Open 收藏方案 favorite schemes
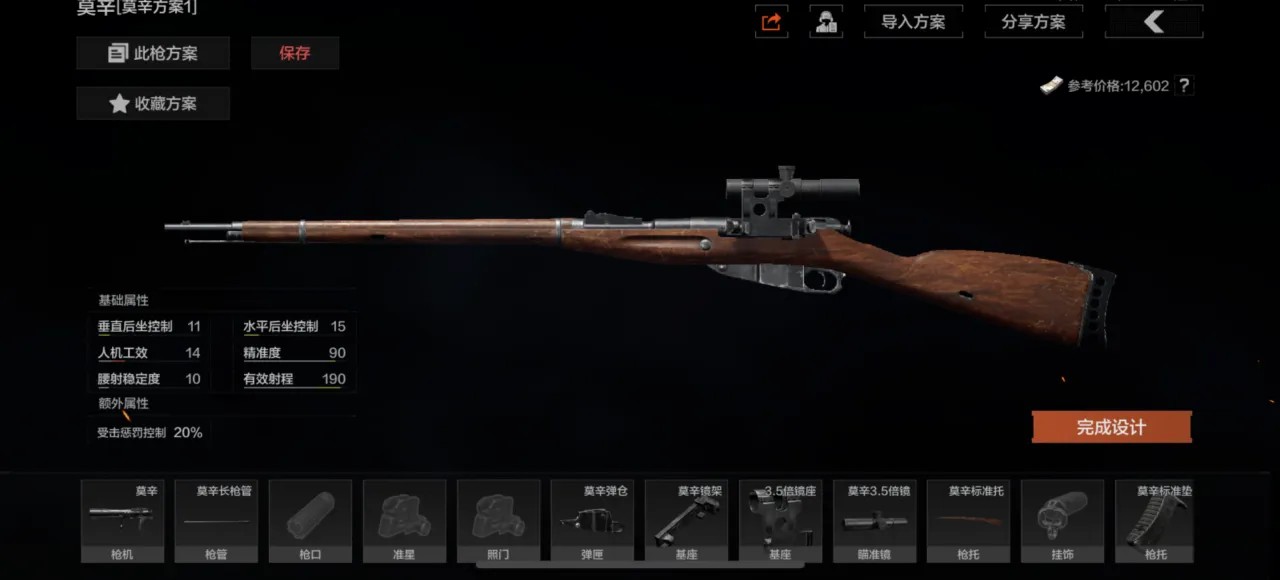1280x580 pixels. (x=153, y=103)
